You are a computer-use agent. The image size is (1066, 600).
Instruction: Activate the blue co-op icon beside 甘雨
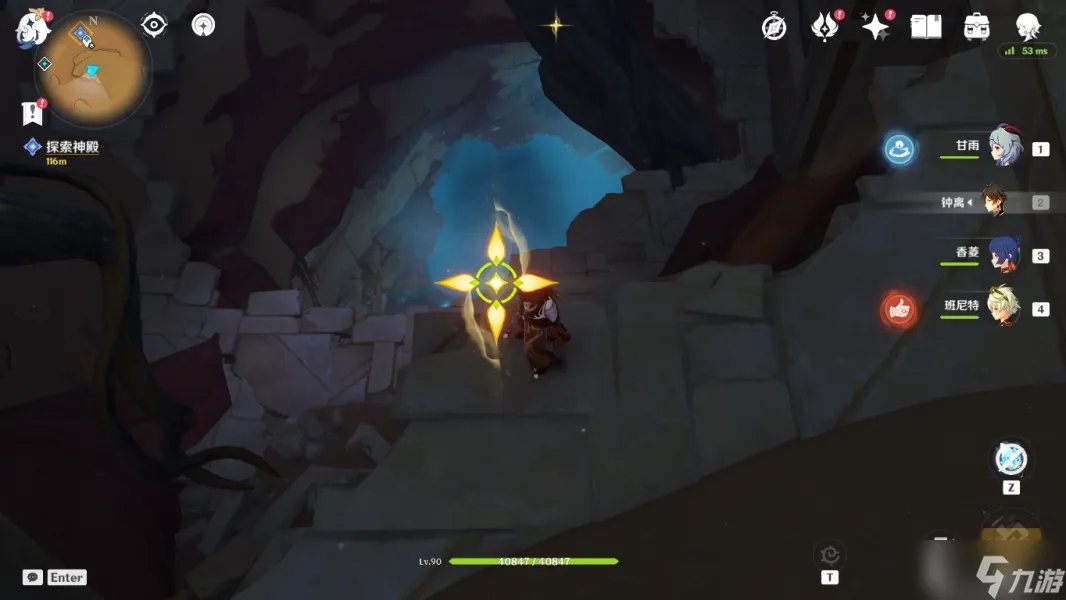[899, 150]
